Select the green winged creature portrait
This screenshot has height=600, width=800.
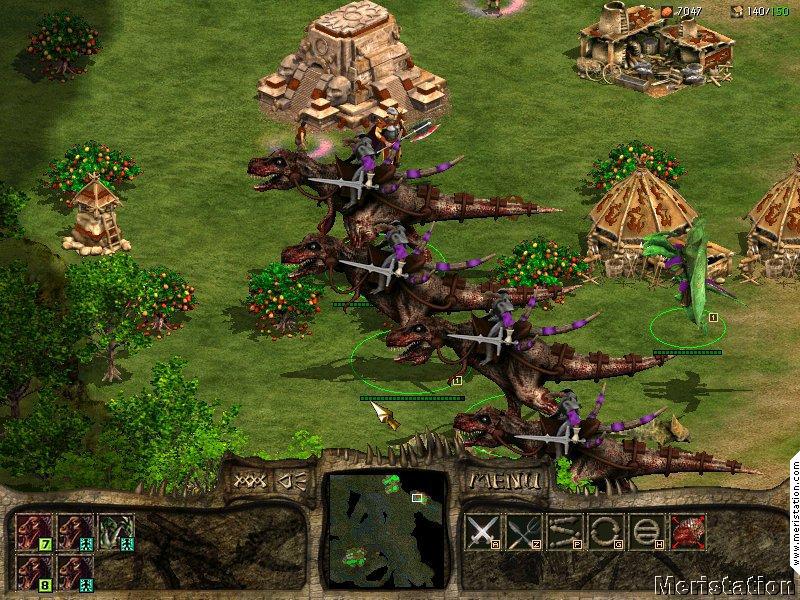[x=115, y=532]
